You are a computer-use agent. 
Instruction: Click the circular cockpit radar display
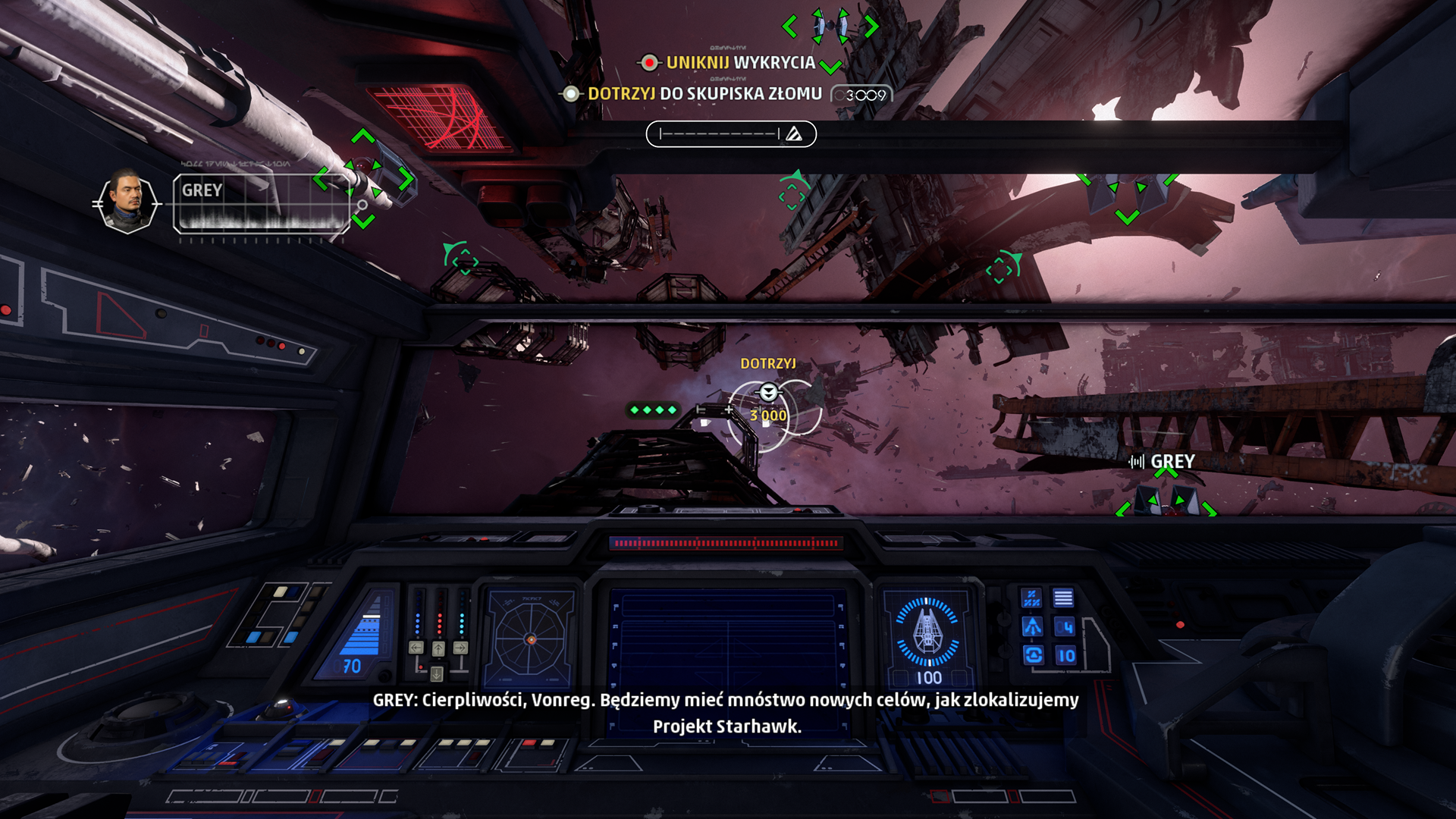(x=531, y=639)
